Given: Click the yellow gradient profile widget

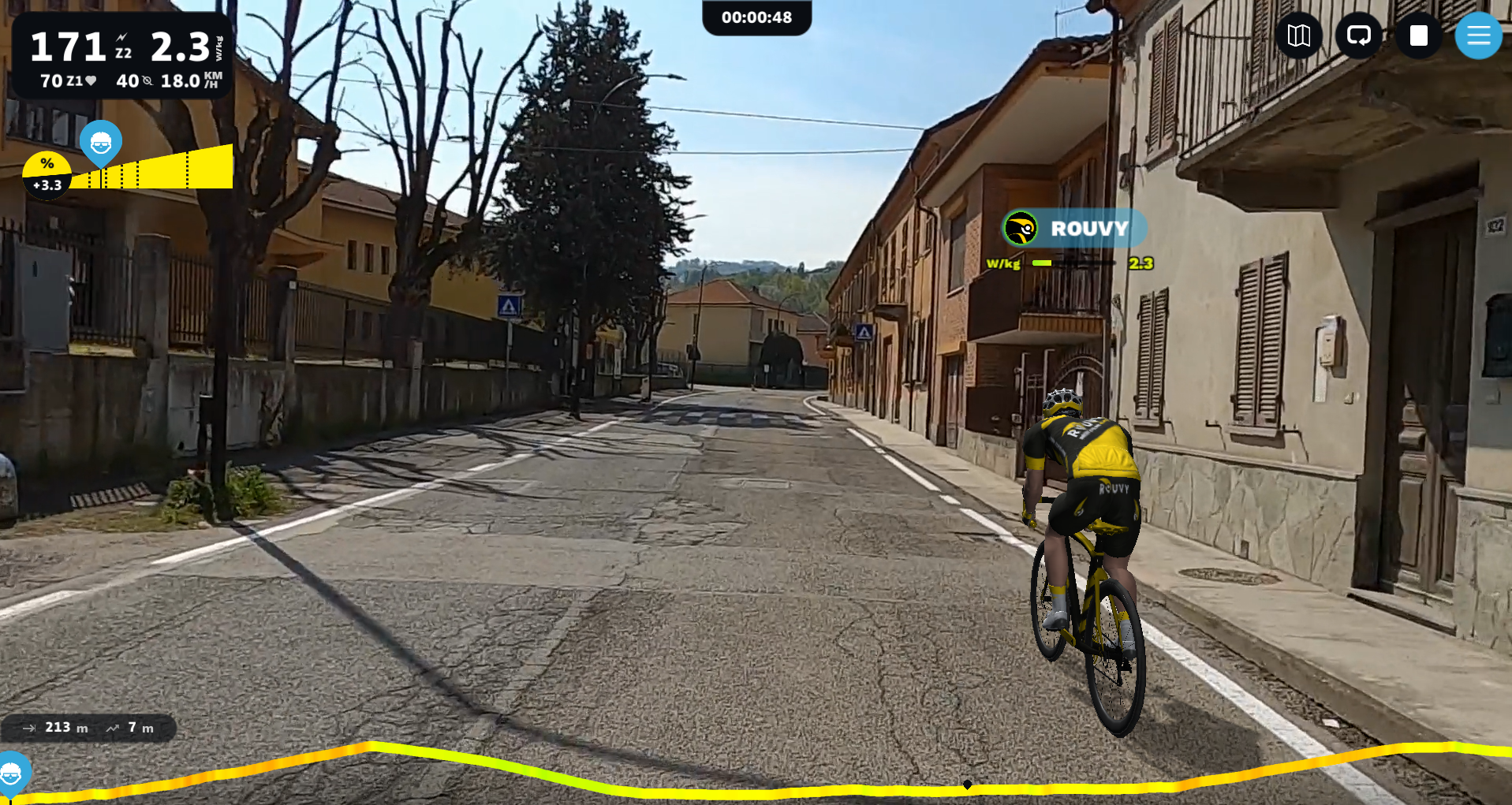Looking at the screenshot, I should pyautogui.click(x=150, y=170).
